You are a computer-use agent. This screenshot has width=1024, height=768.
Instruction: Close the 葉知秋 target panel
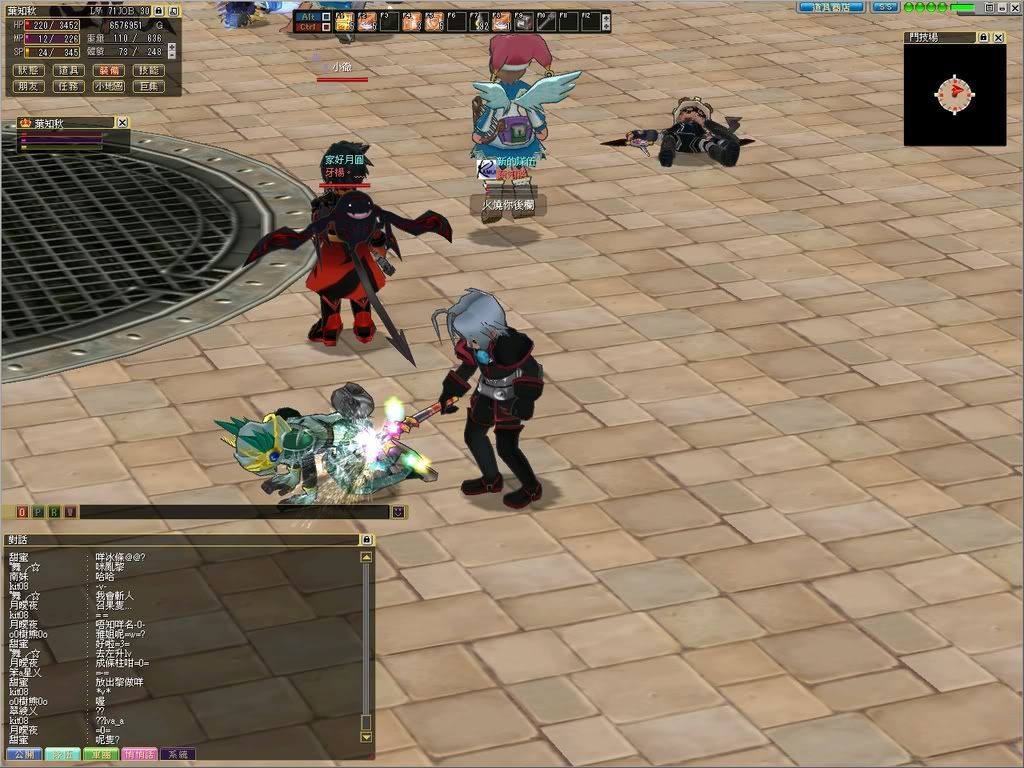point(122,122)
